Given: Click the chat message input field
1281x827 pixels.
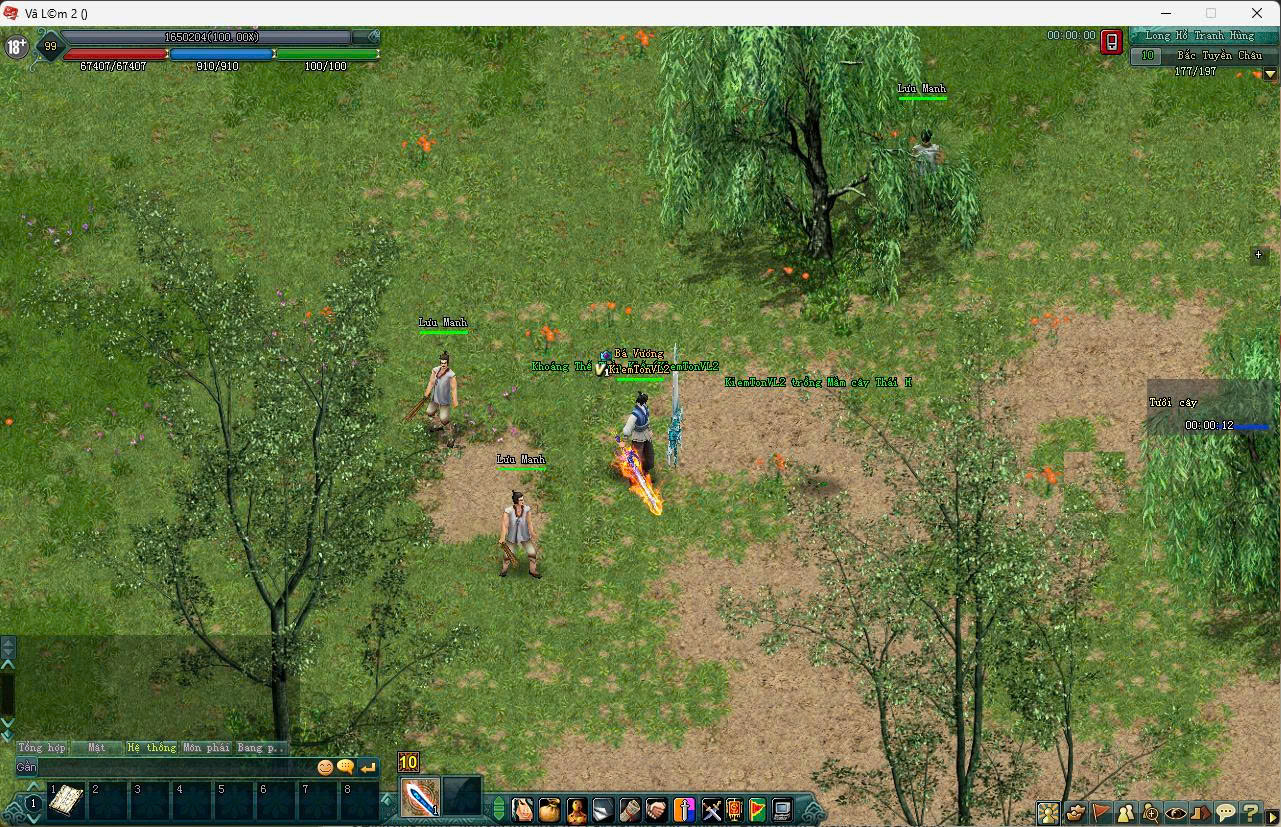Looking at the screenshot, I should tap(175, 767).
